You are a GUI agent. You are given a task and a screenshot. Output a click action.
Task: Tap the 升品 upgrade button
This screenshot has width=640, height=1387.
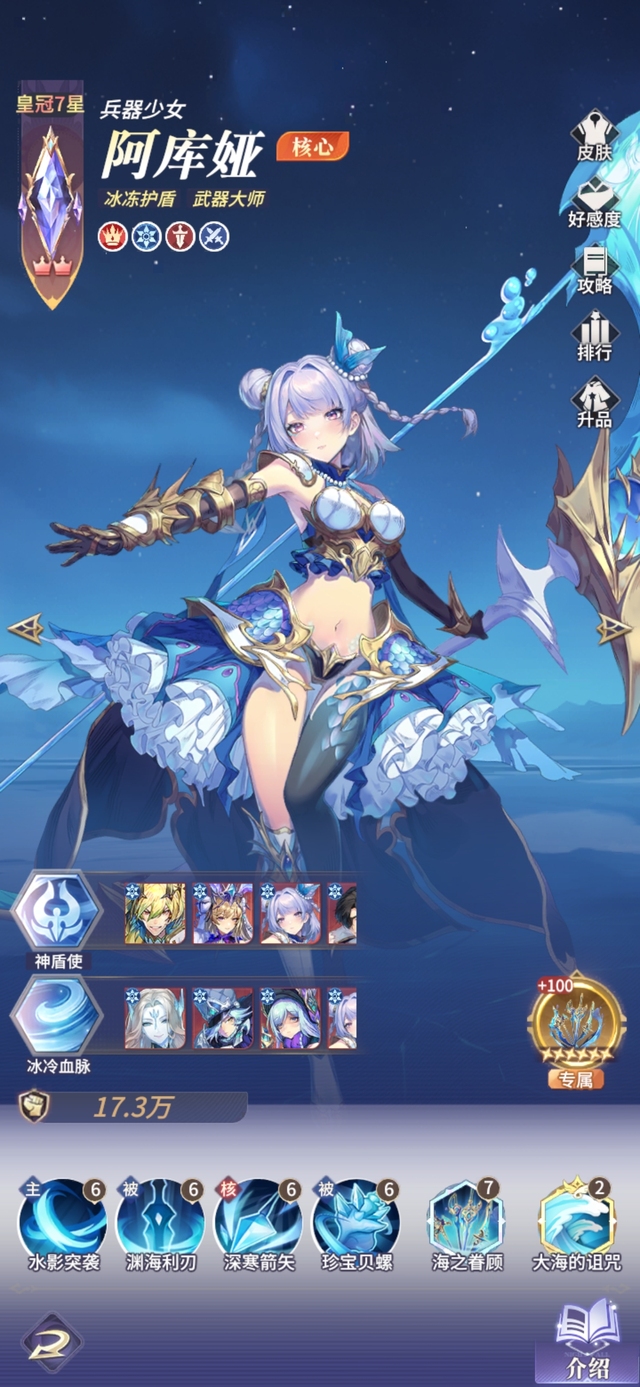[x=594, y=402]
